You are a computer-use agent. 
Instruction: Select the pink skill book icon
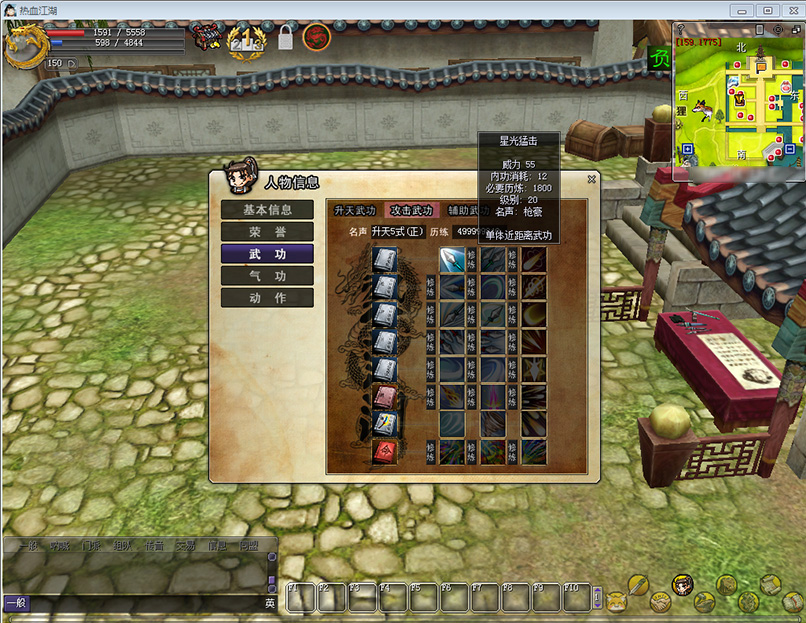click(x=385, y=397)
